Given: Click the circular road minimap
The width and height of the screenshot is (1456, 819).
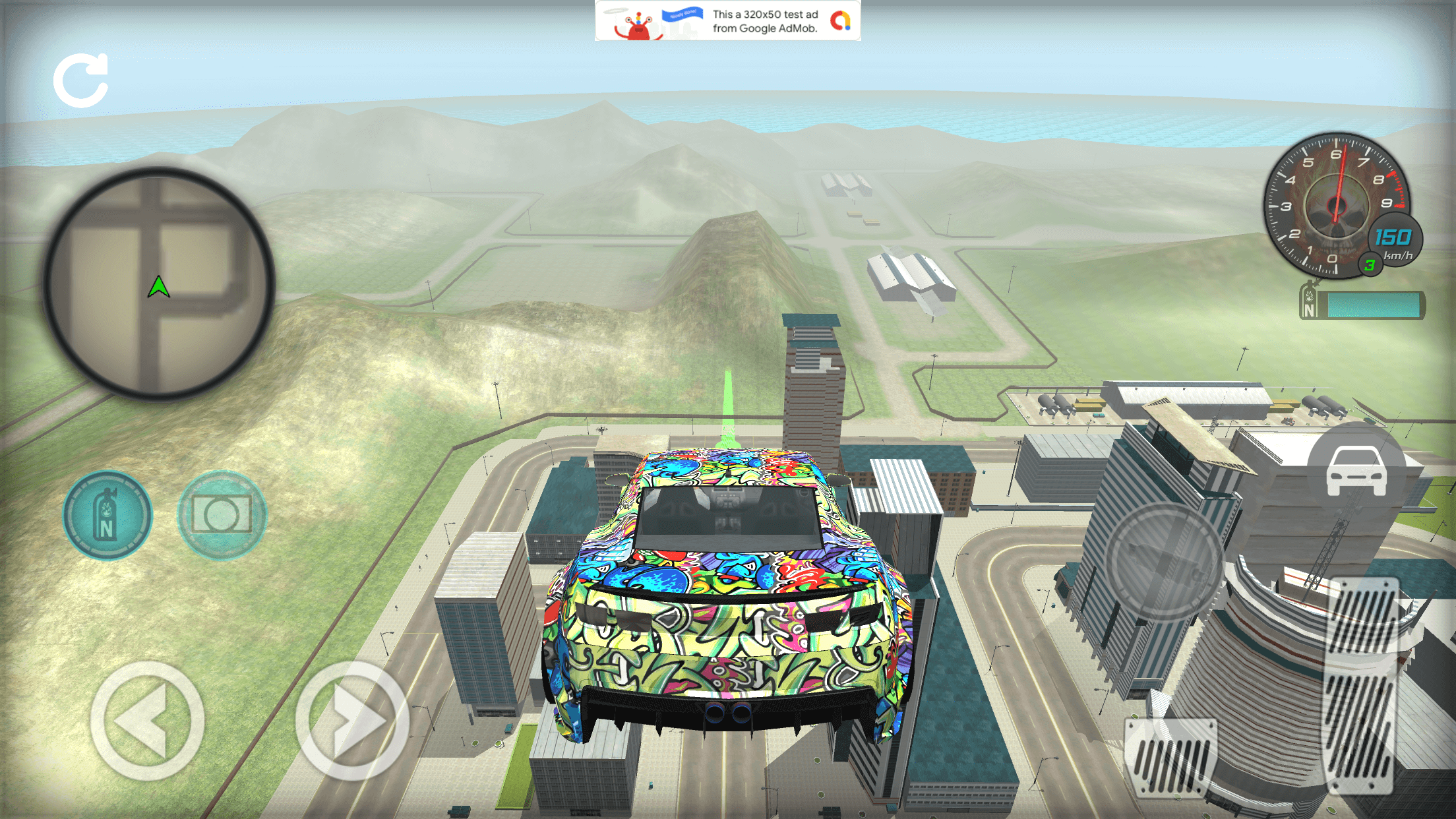Looking at the screenshot, I should click(158, 284).
